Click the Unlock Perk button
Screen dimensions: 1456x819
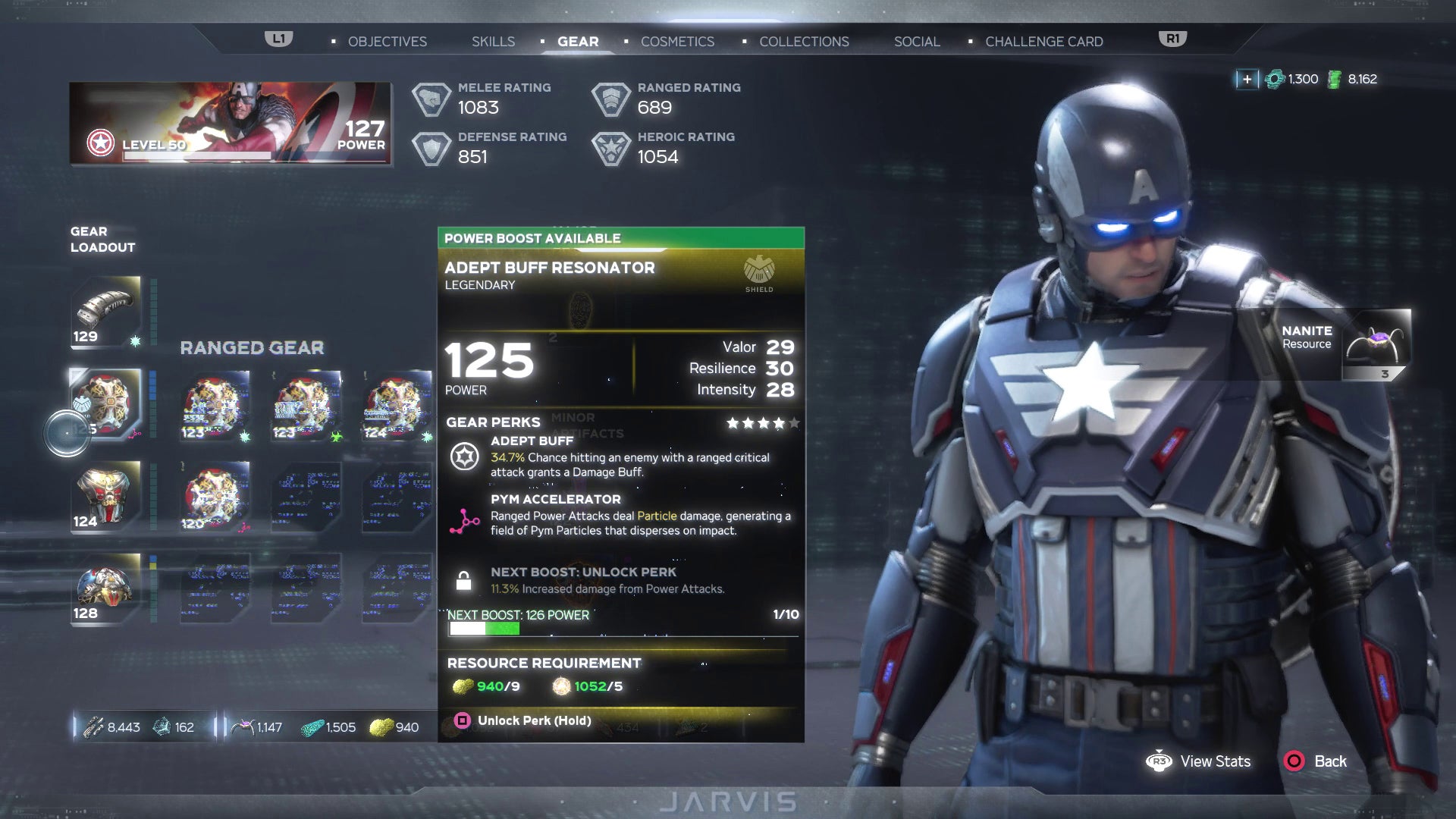click(x=533, y=720)
